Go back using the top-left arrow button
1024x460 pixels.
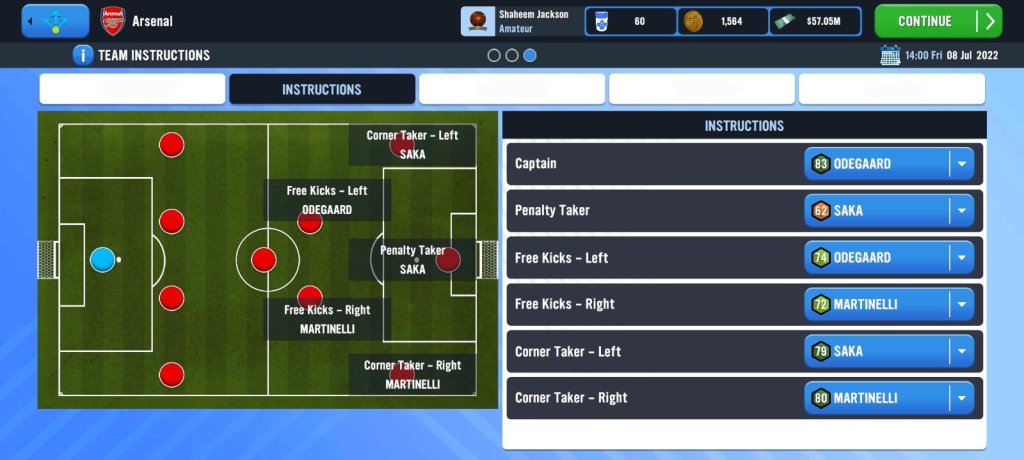point(55,21)
